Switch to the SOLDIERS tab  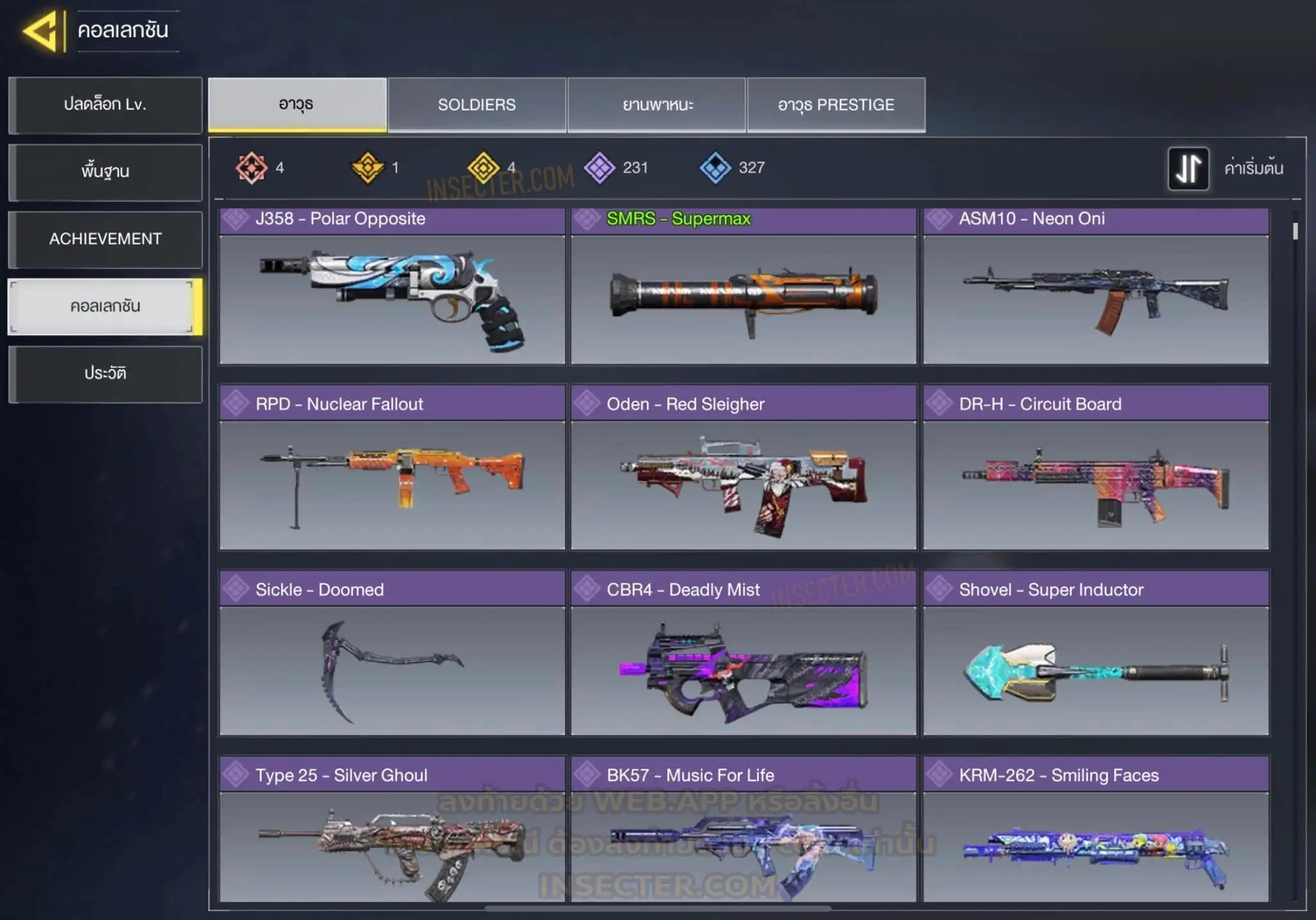477,105
